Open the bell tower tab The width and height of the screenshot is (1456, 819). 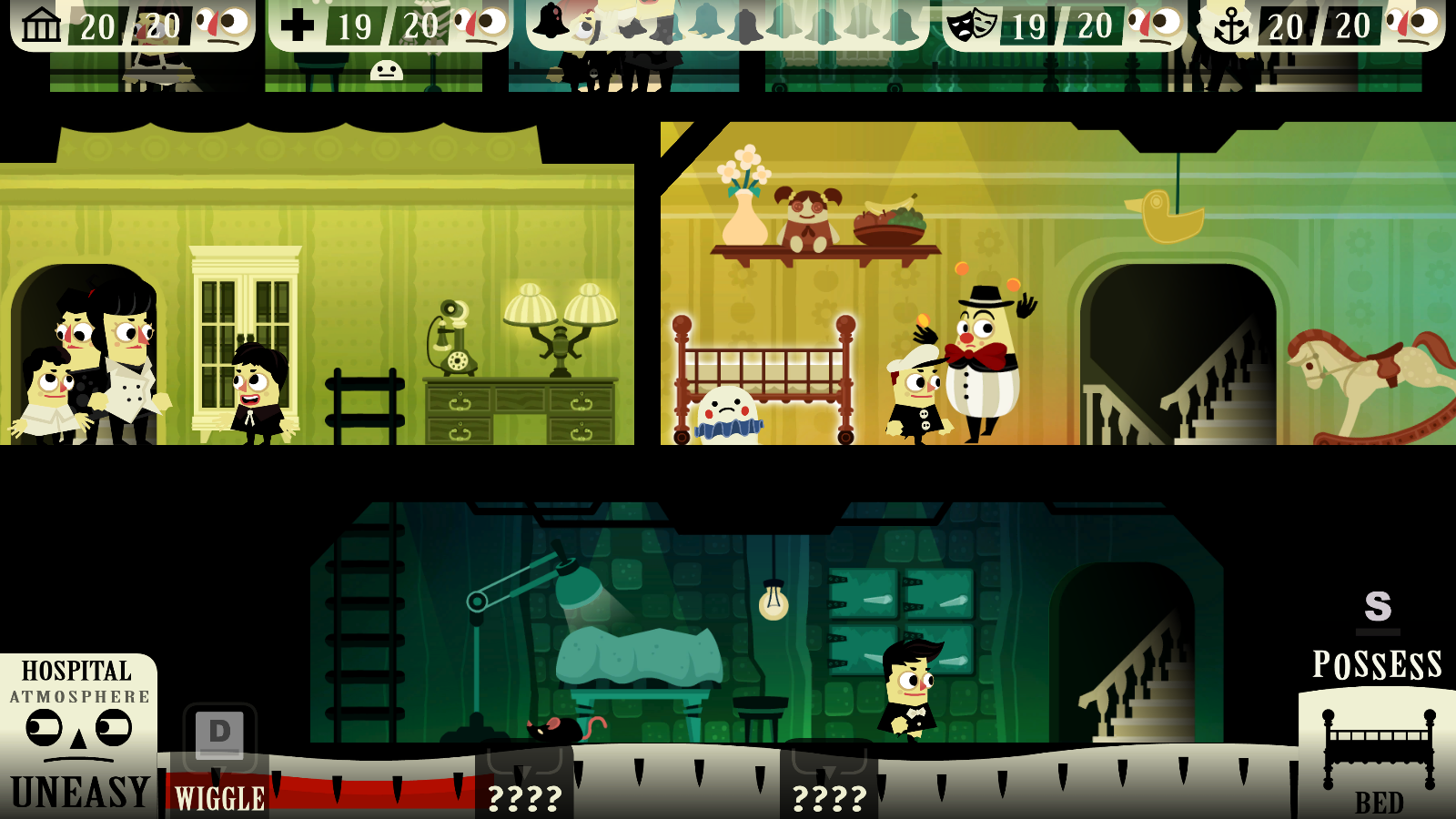[x=727, y=24]
